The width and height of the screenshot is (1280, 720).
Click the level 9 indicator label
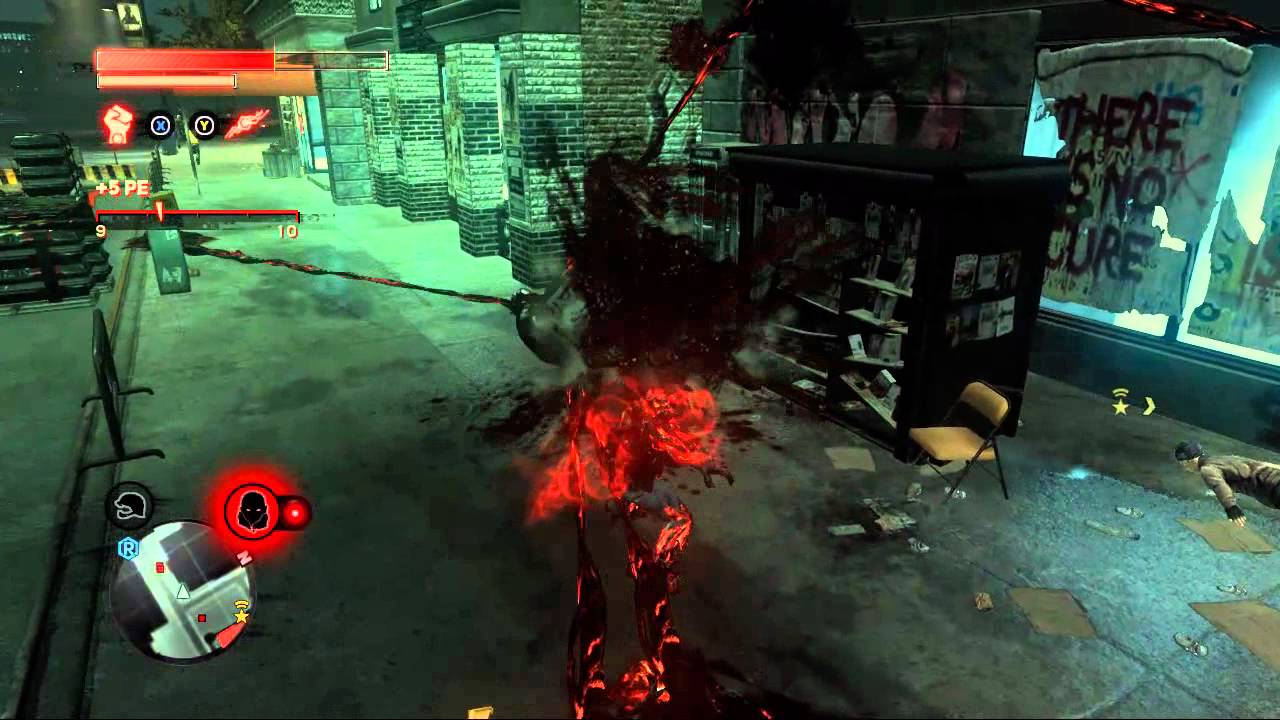pyautogui.click(x=99, y=232)
